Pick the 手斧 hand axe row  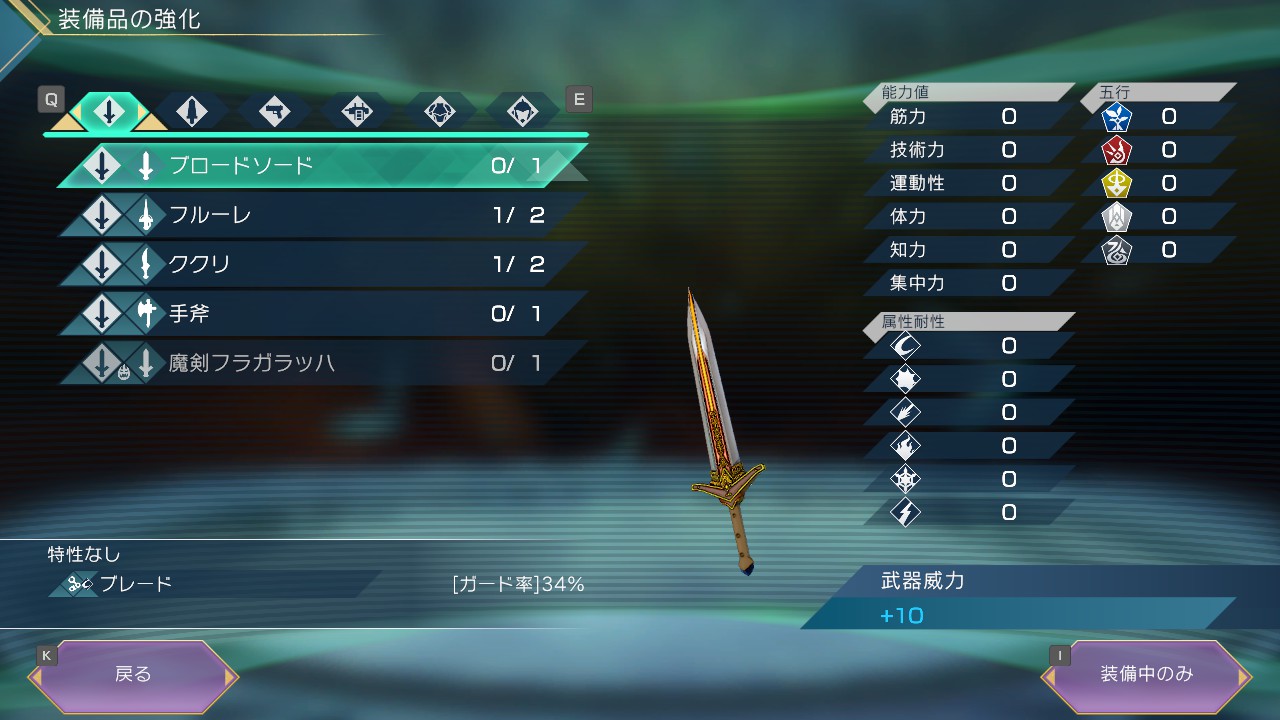pos(320,314)
